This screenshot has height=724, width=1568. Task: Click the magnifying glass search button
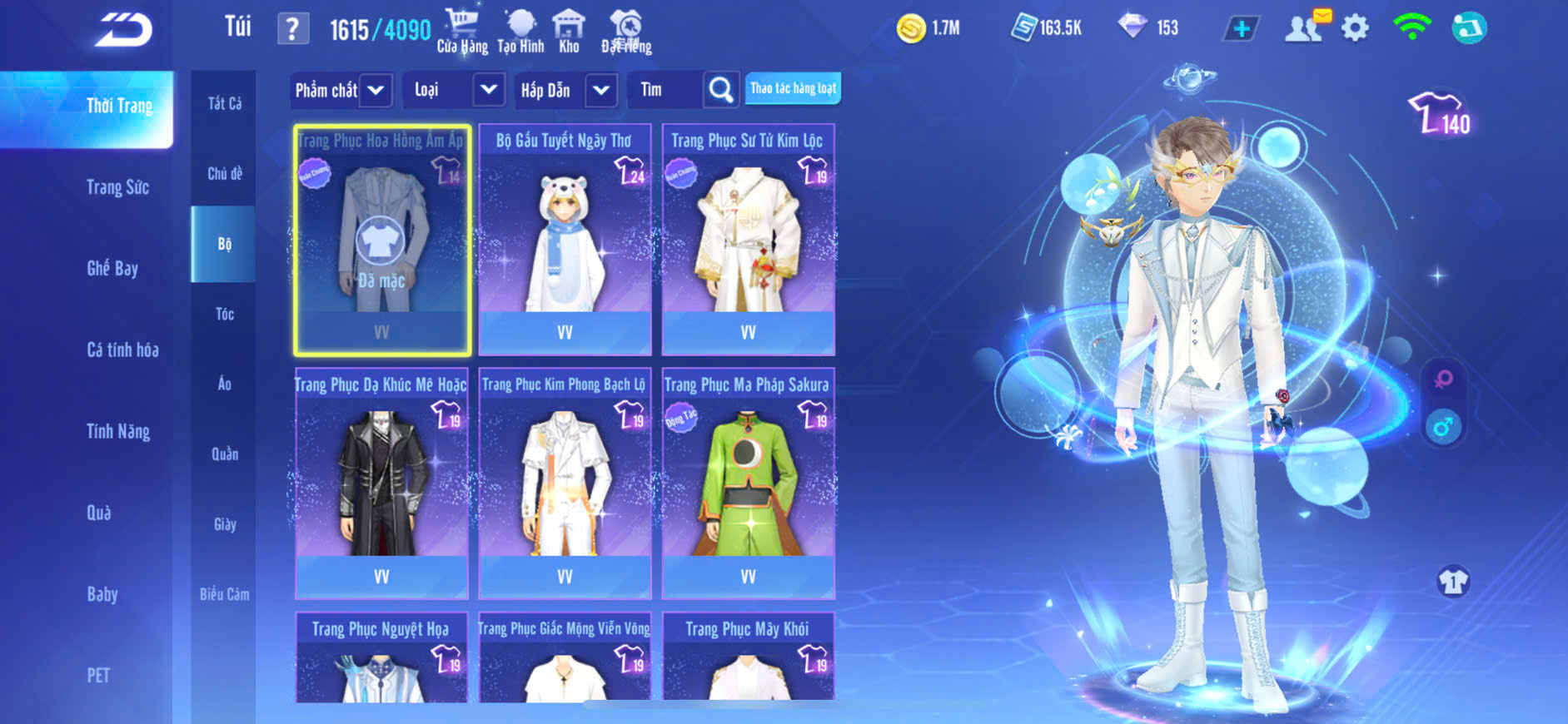click(721, 90)
